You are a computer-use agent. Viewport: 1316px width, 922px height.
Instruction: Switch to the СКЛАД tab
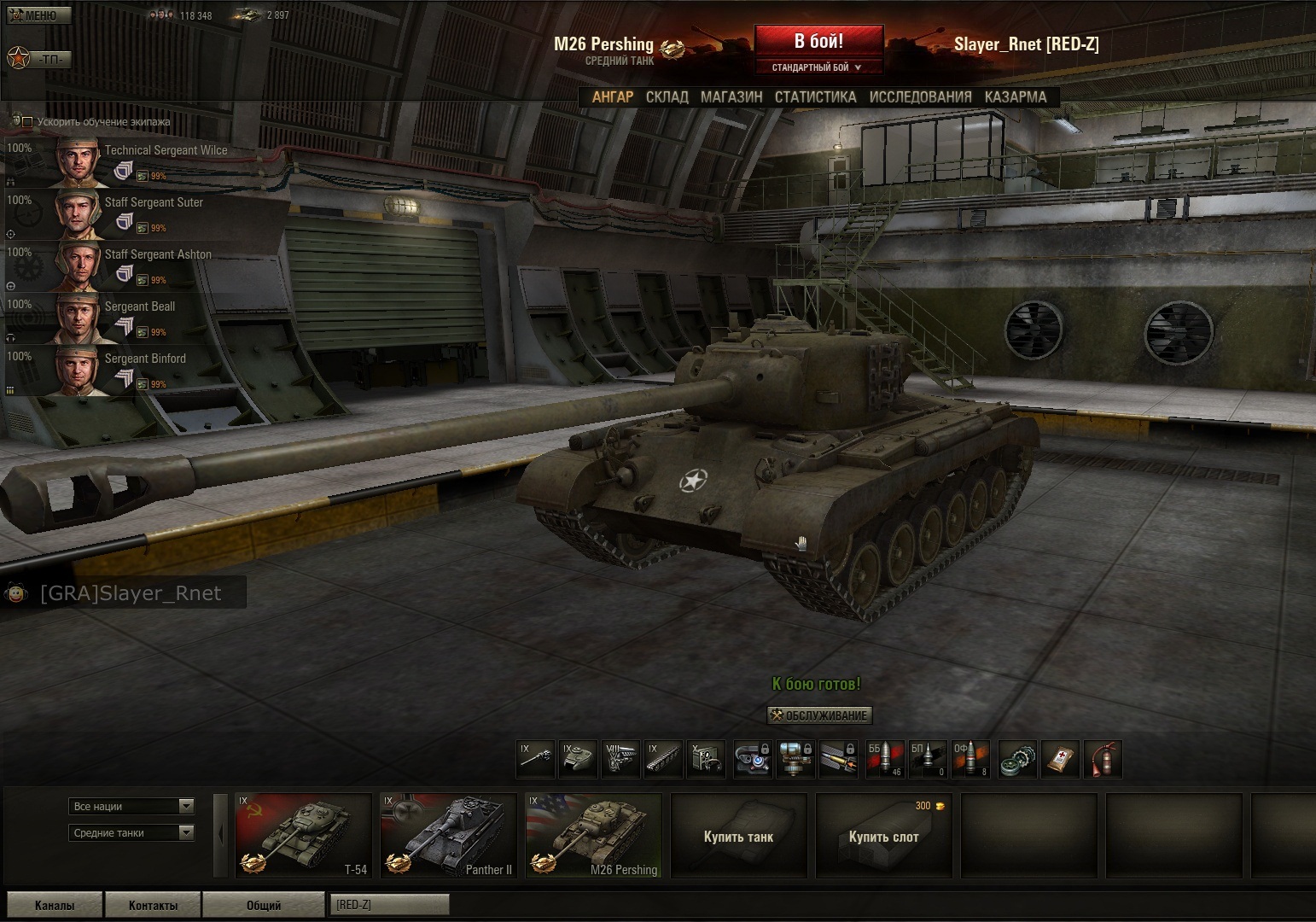[667, 97]
